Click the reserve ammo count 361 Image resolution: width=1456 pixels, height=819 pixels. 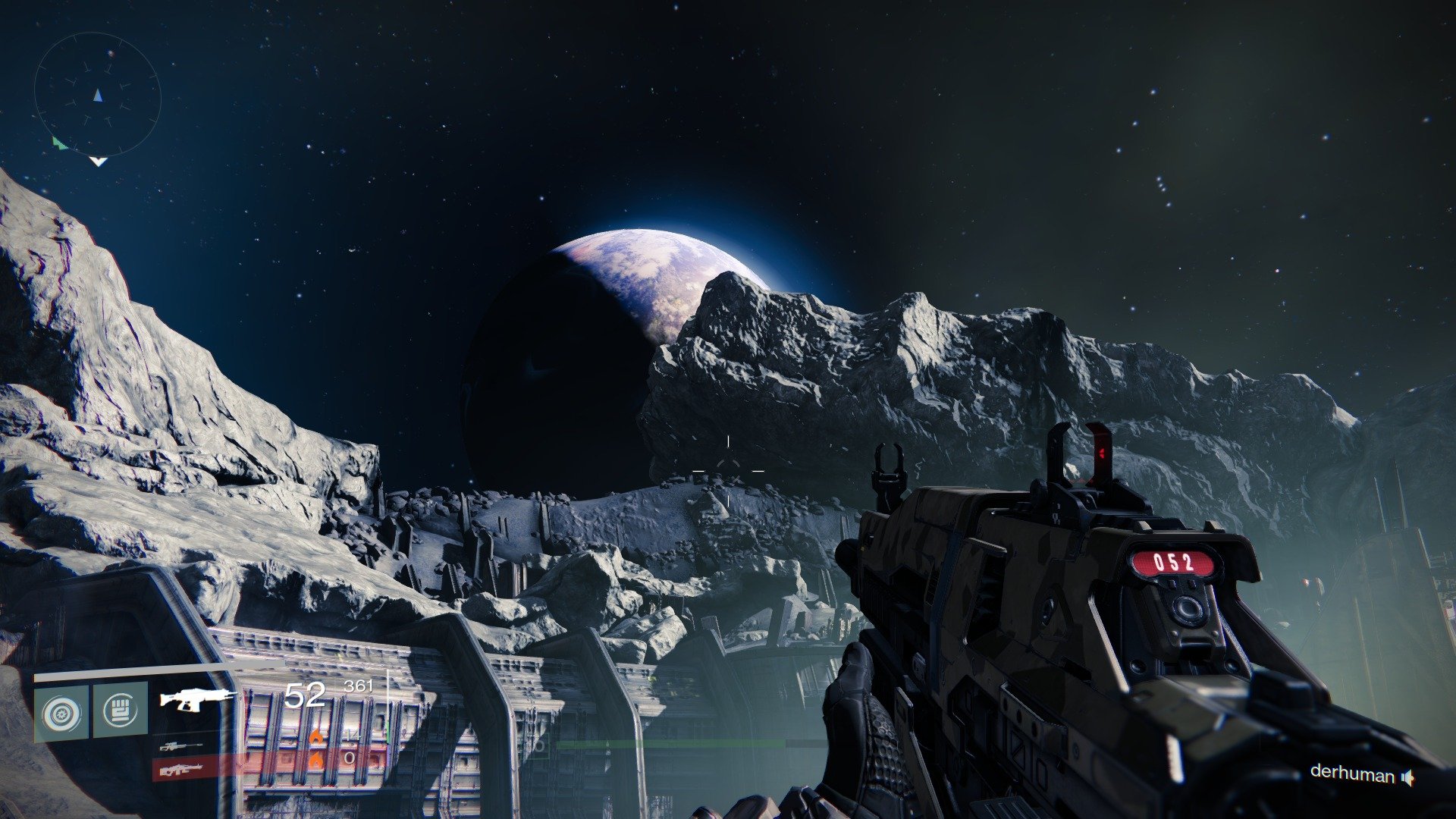click(358, 686)
